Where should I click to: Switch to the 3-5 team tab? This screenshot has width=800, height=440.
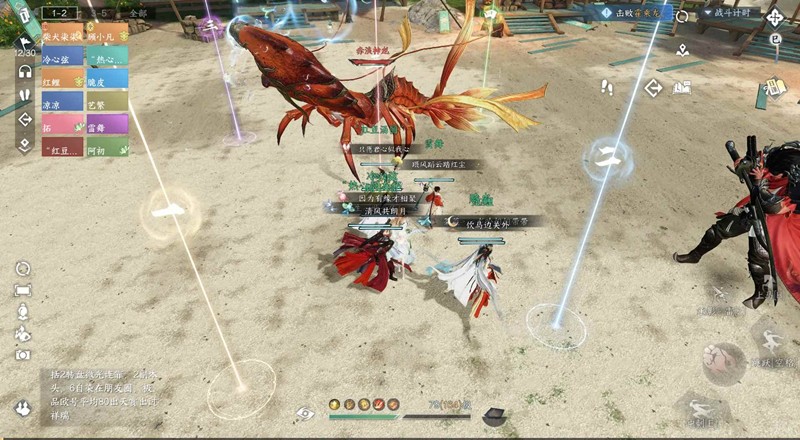tap(99, 13)
